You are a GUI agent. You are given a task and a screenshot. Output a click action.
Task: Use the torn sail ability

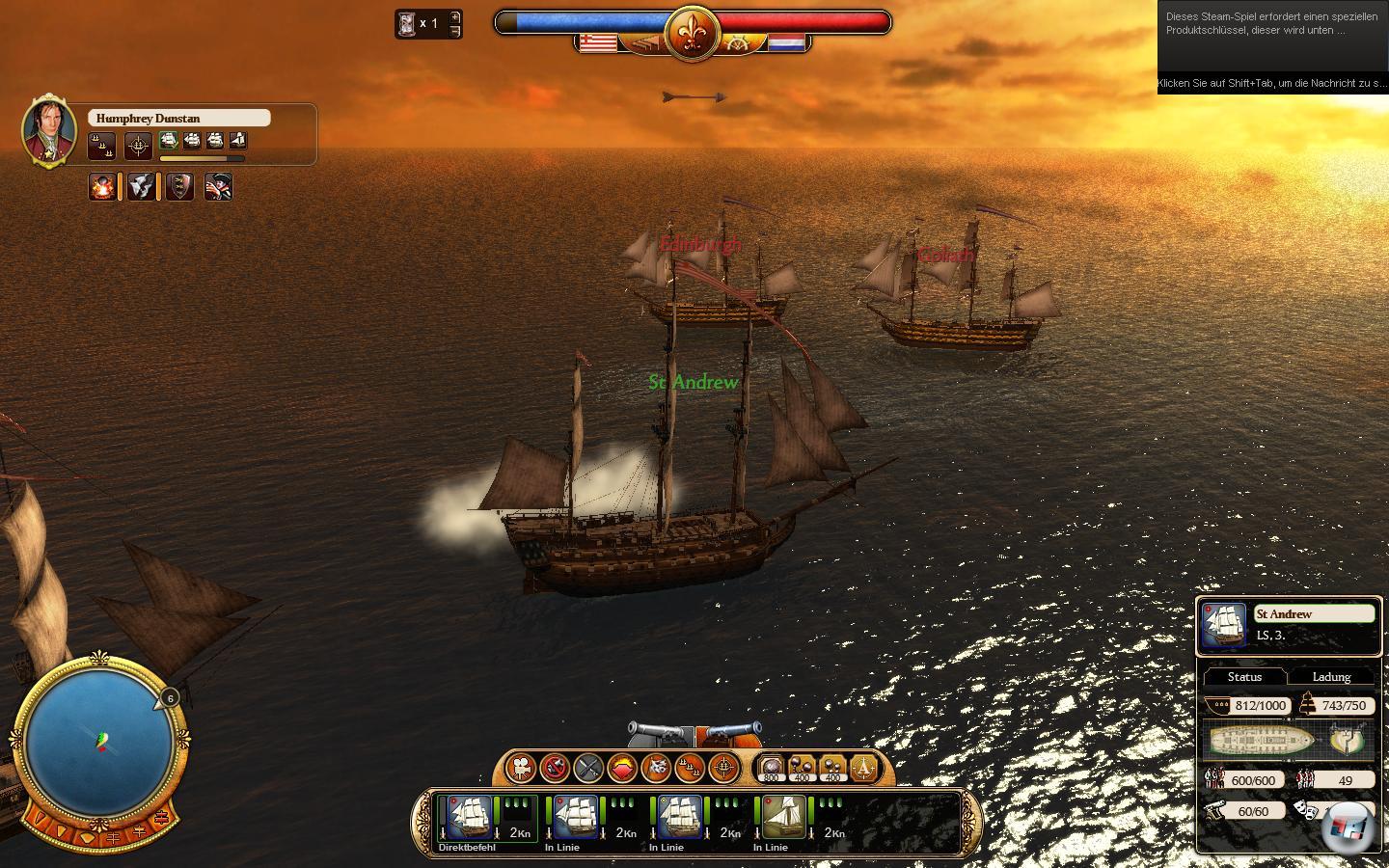click(x=141, y=186)
